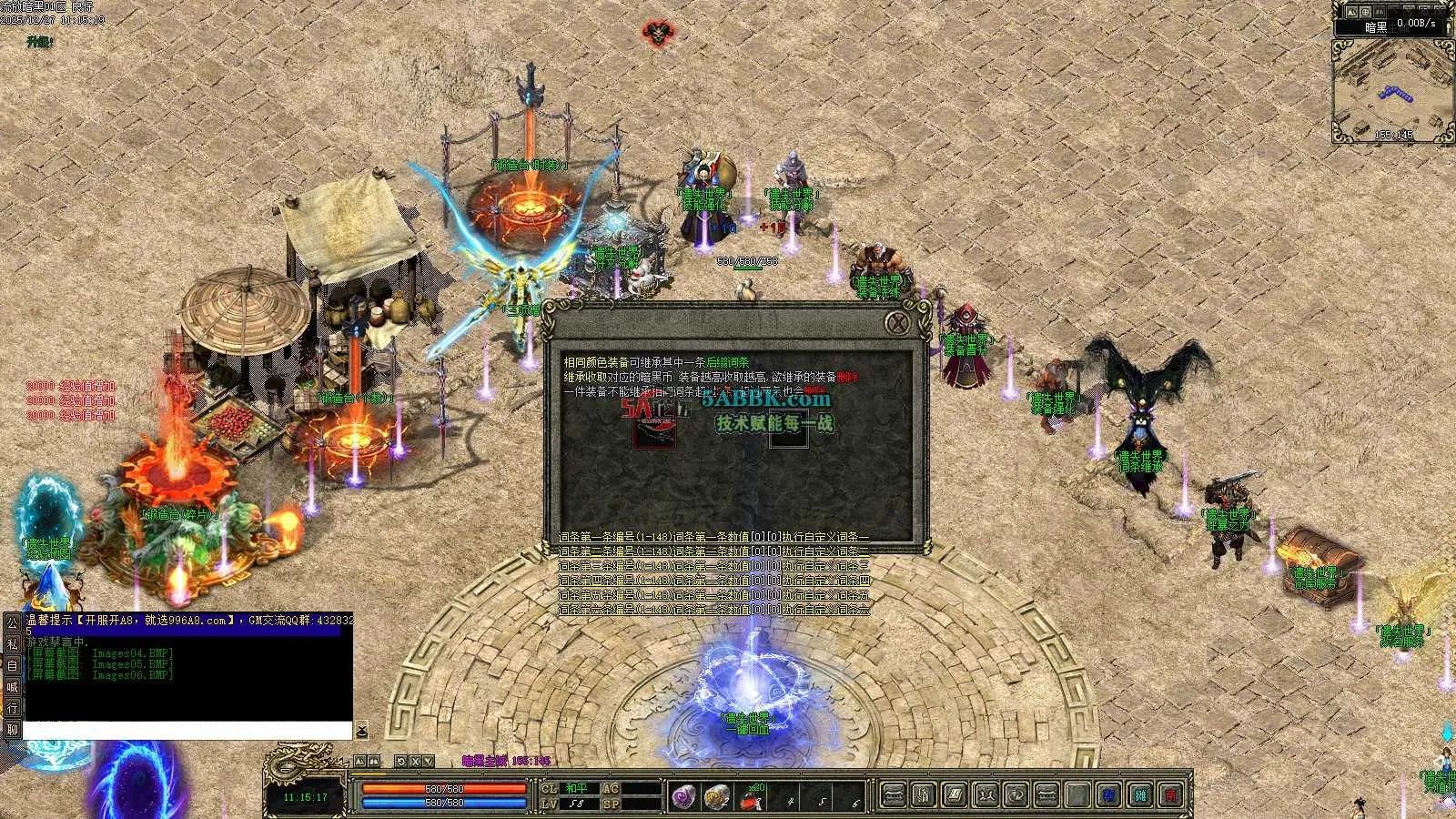Open the book icon in the bottom menu
The image size is (1456, 819).
click(x=954, y=795)
